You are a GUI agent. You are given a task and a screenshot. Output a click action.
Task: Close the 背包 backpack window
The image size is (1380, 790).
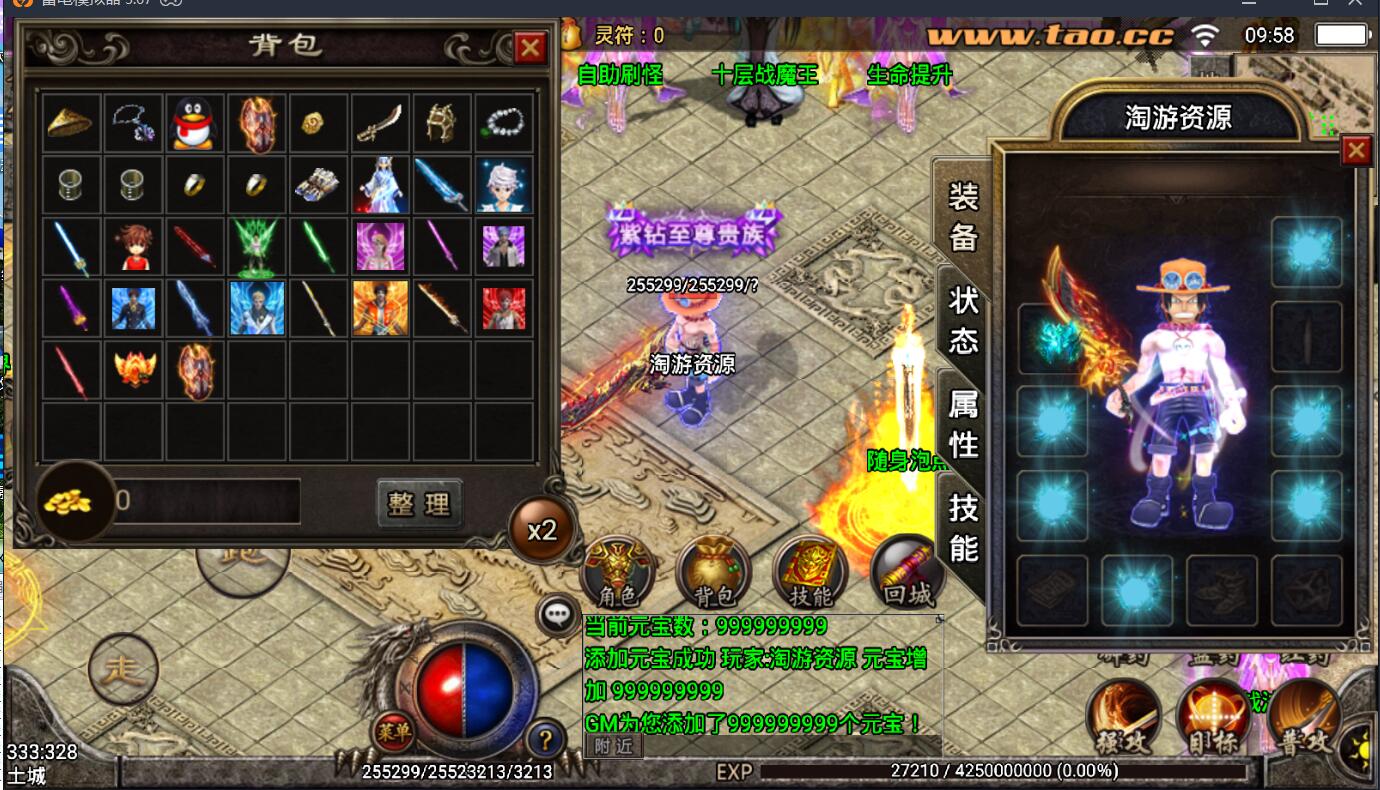point(529,47)
